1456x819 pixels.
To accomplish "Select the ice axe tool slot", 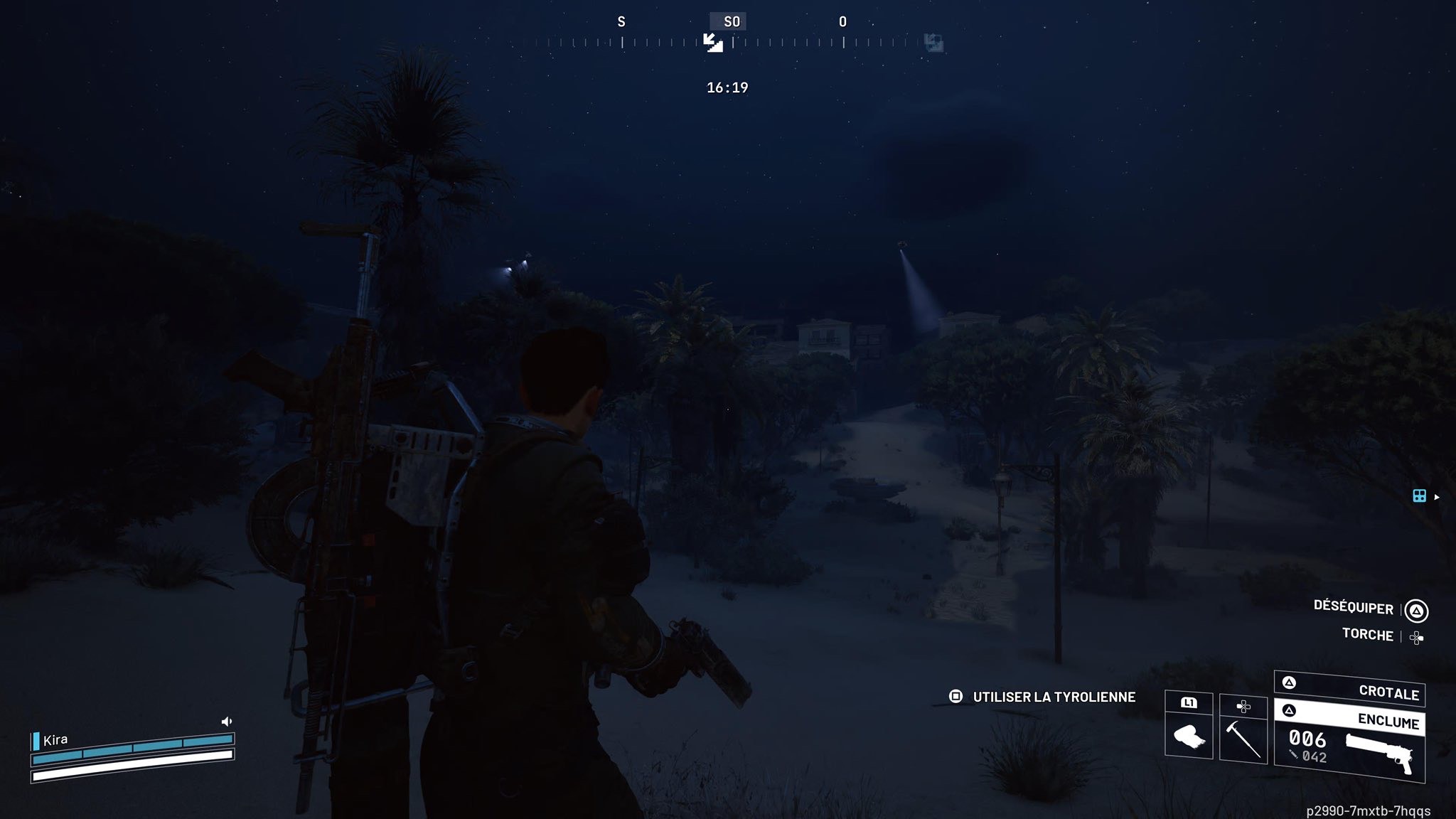I will 1243,737.
